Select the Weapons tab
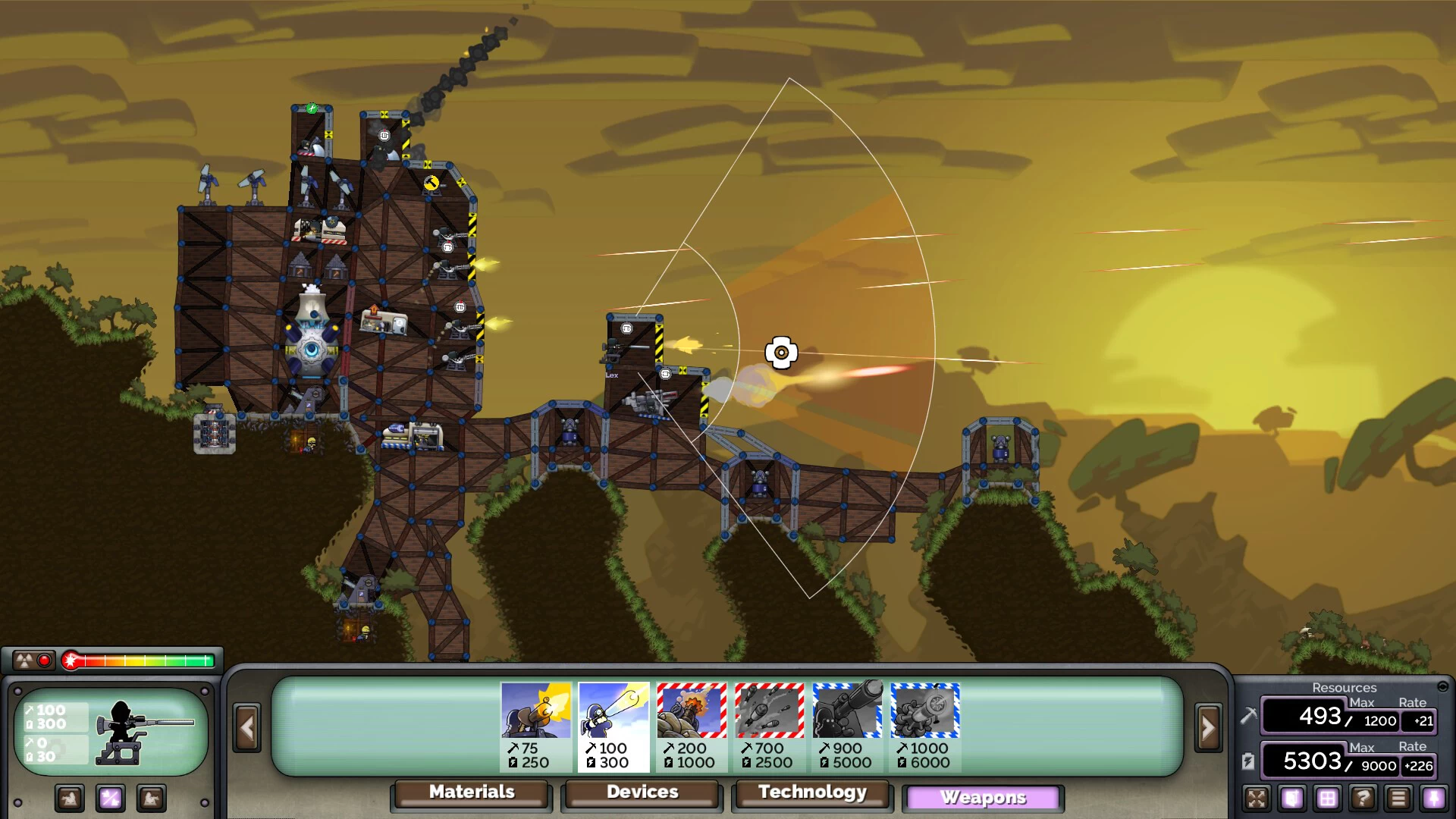This screenshot has width=1456, height=819. point(983,798)
